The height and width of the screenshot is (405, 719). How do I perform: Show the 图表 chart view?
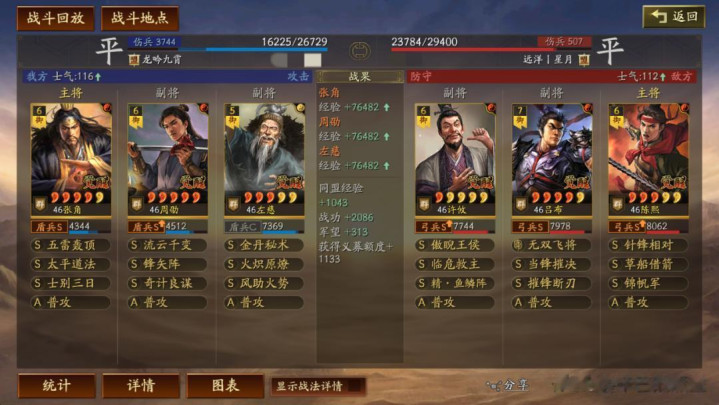(x=225, y=385)
